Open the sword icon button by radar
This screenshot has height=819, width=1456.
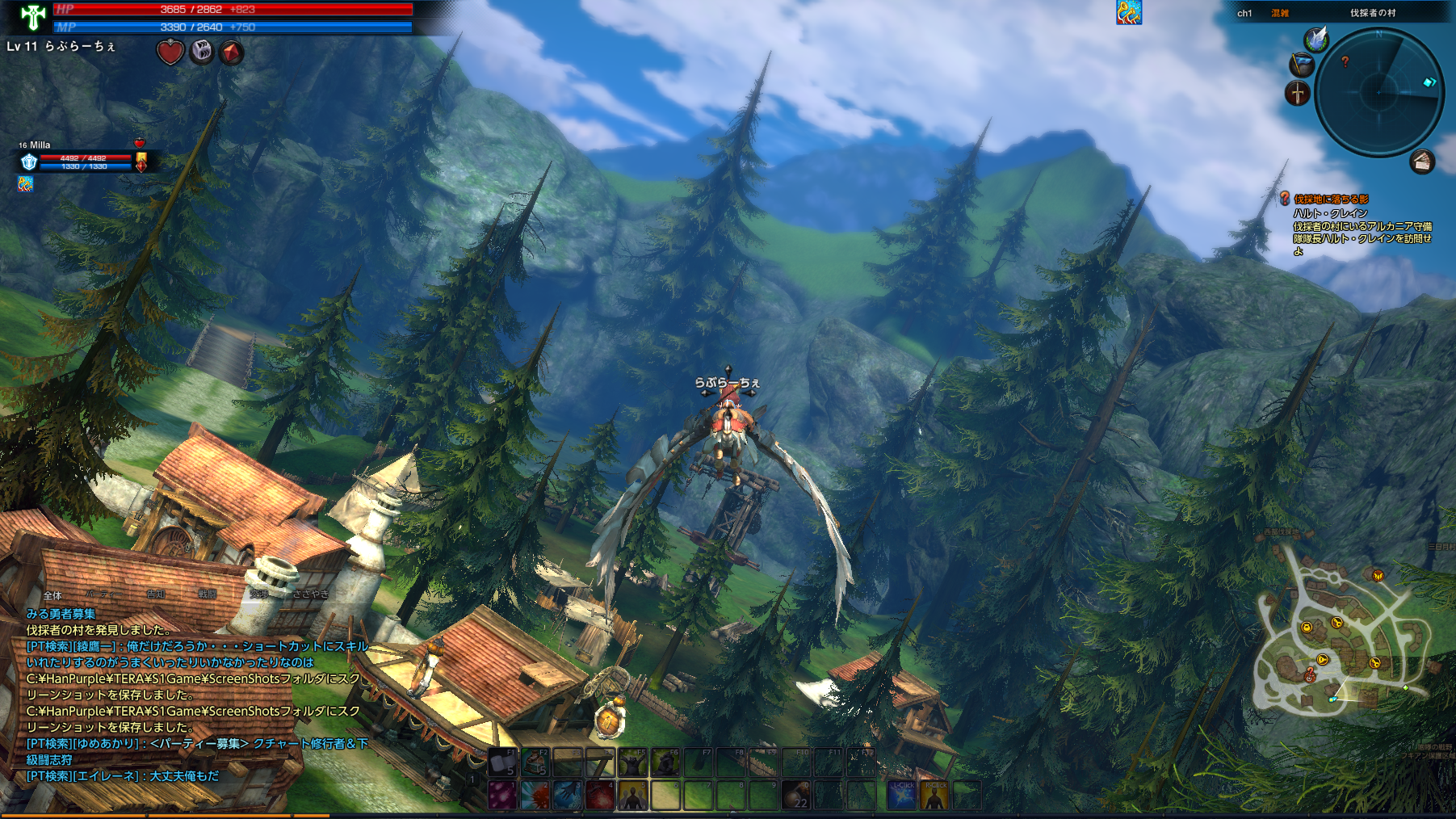click(1297, 93)
